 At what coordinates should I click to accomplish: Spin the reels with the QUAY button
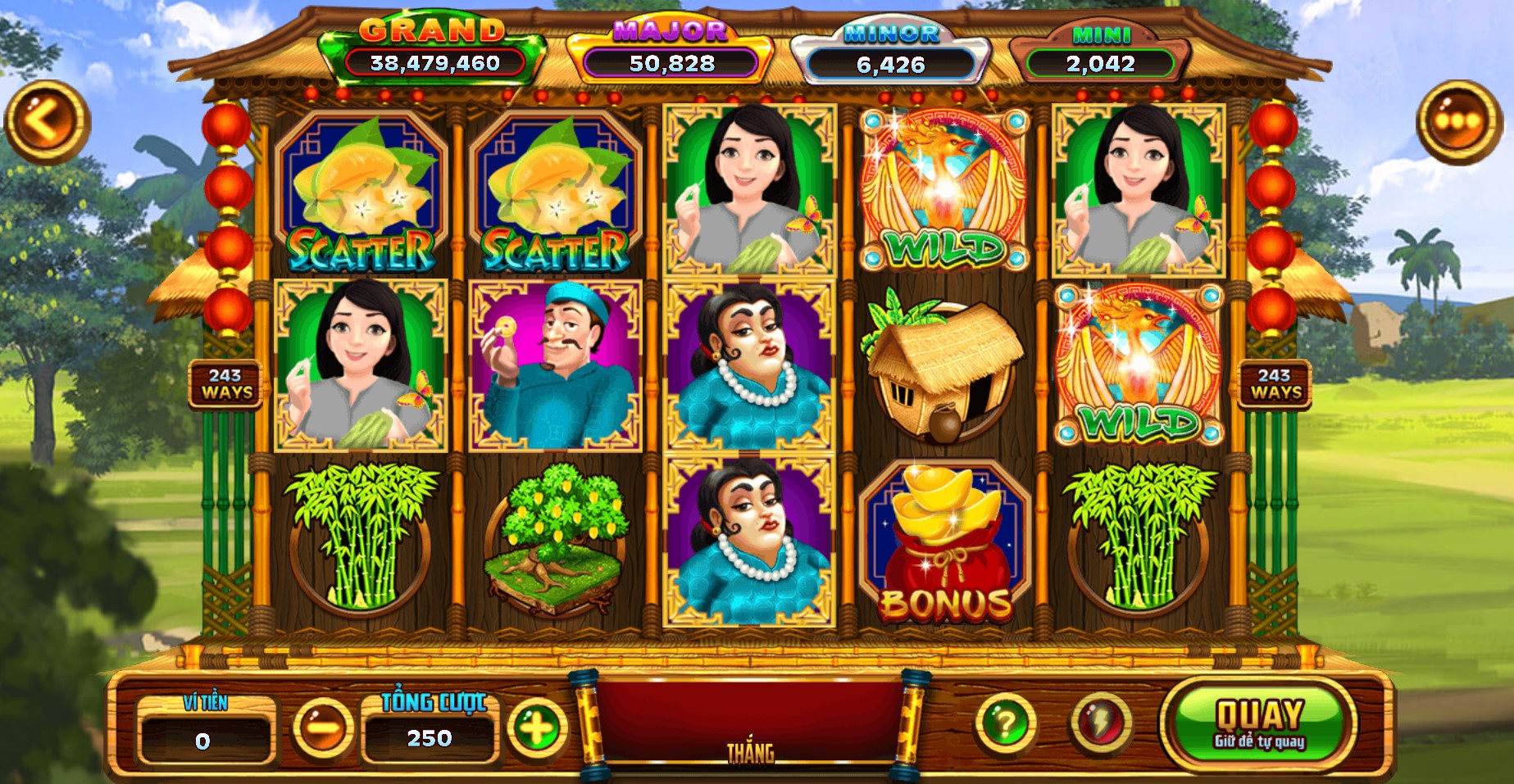point(1258,723)
